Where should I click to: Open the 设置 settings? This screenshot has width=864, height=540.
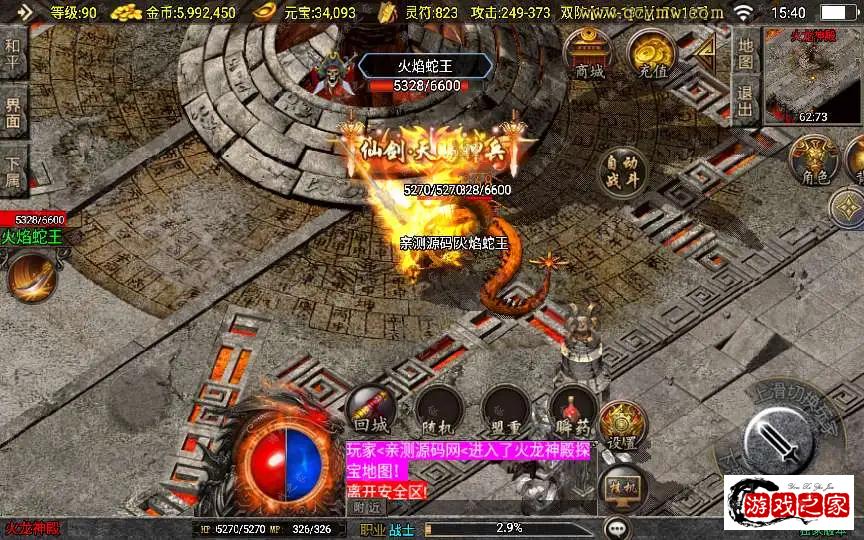[623, 424]
